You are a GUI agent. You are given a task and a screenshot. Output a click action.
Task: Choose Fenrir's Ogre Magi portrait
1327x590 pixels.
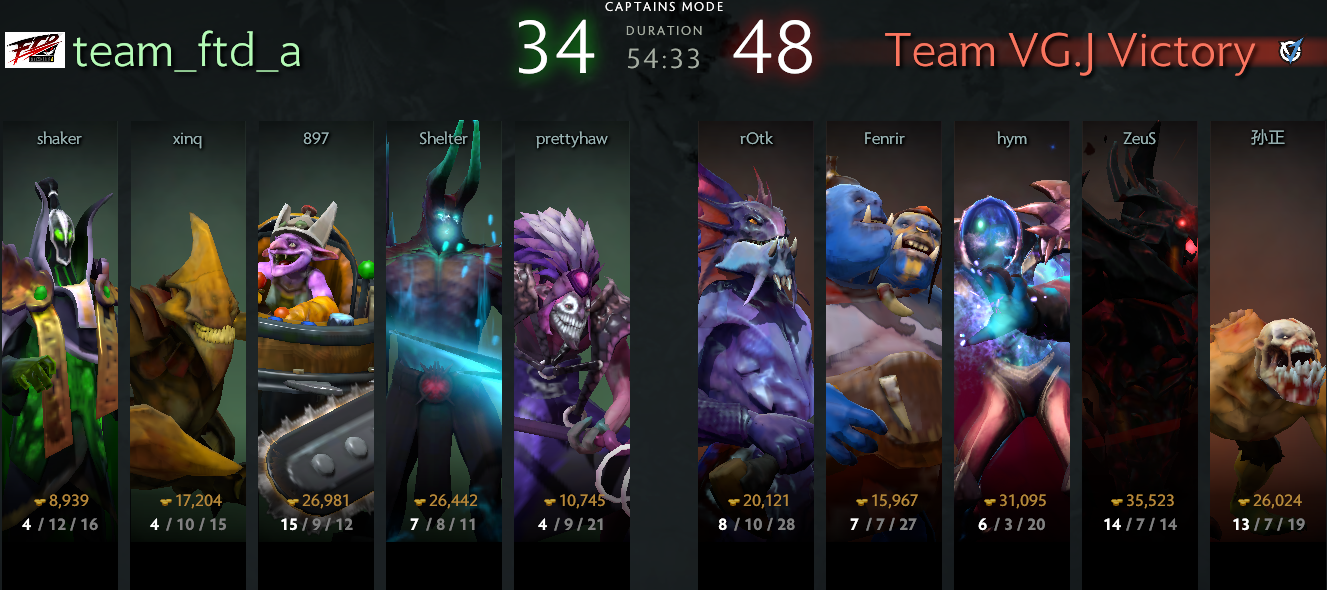883,320
